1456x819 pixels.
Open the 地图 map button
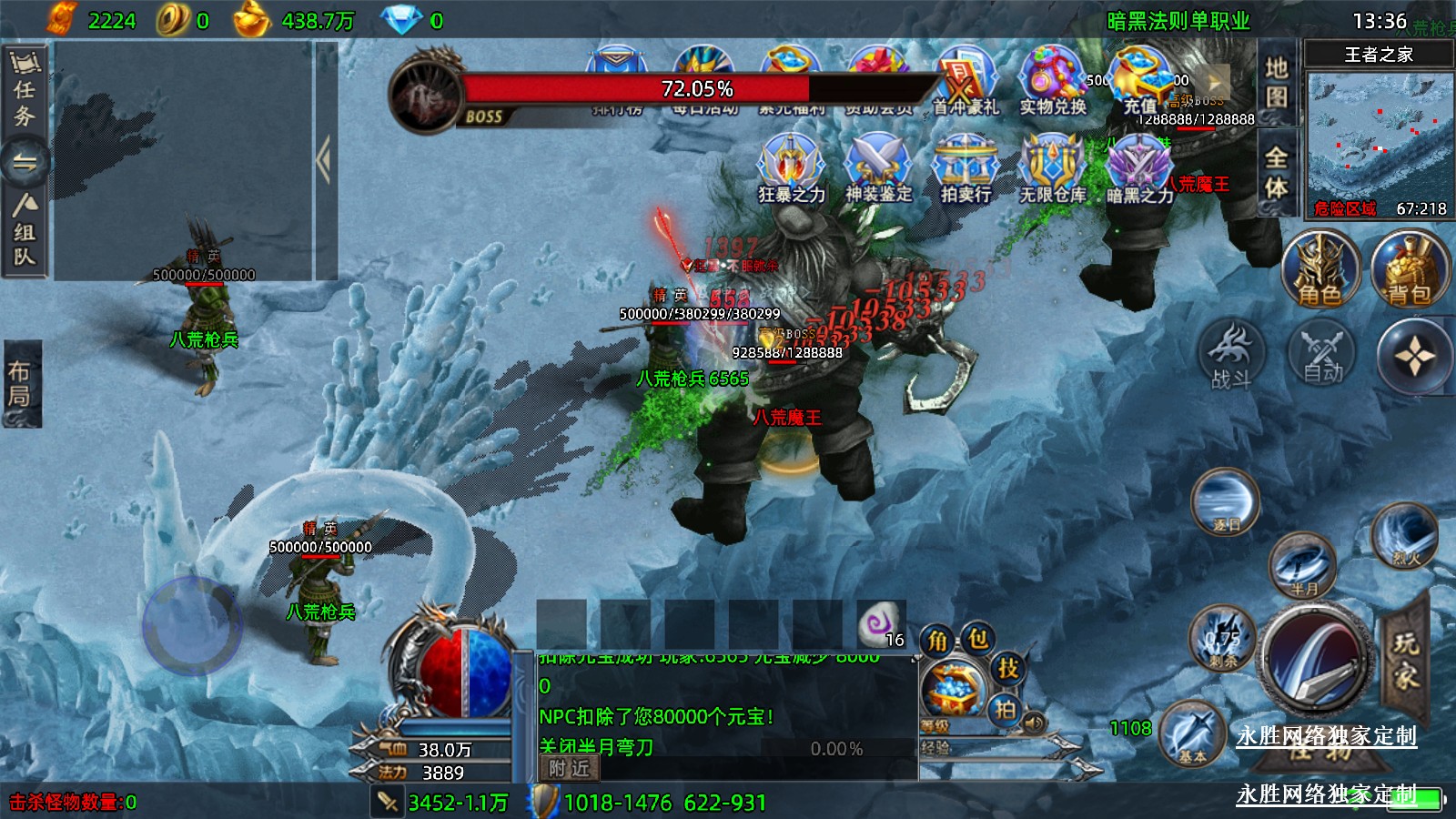coord(1277,82)
